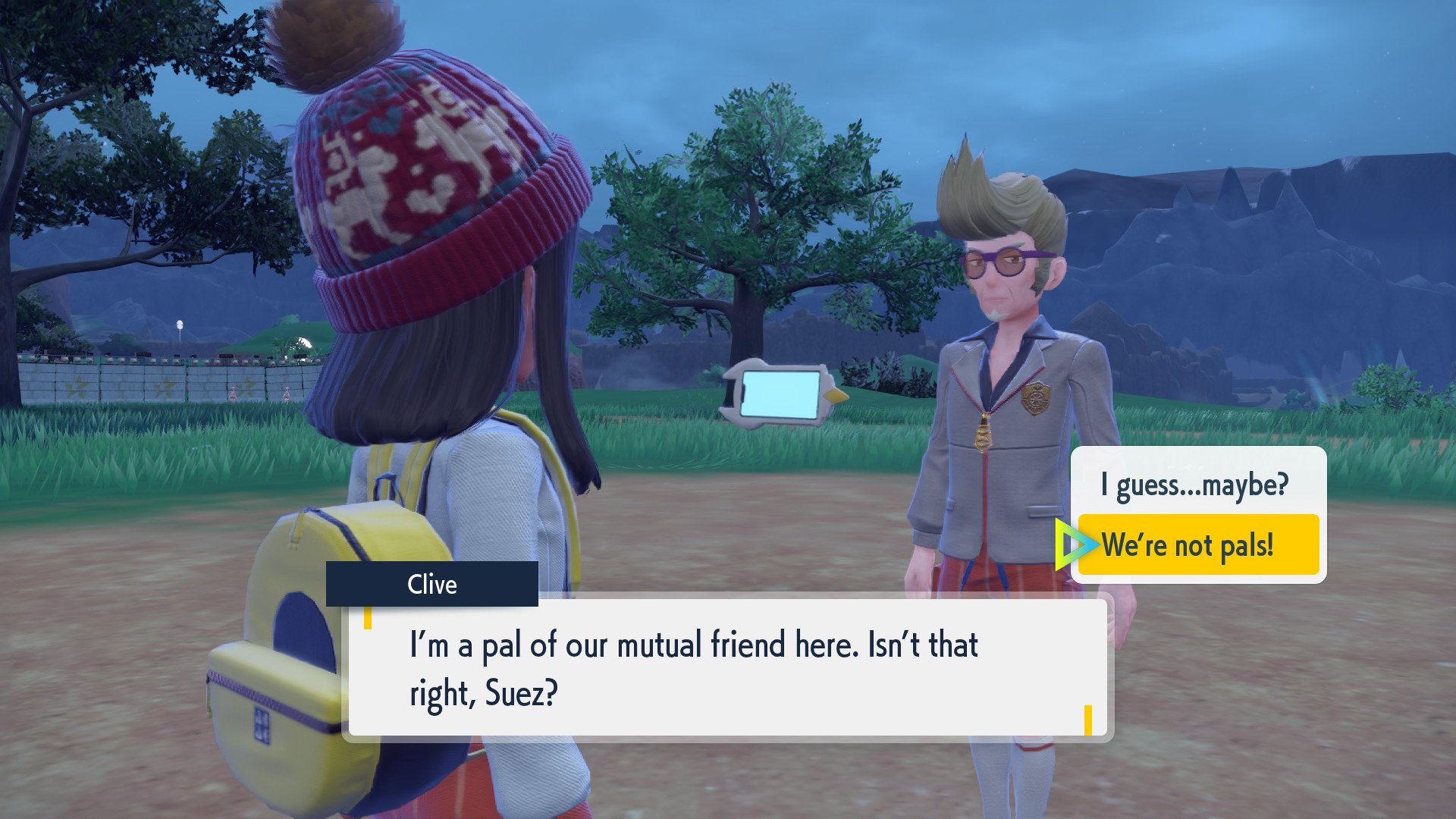The image size is (1456, 819).
Task: Choose the "I guess...maybe?" reply
Action: click(1195, 485)
